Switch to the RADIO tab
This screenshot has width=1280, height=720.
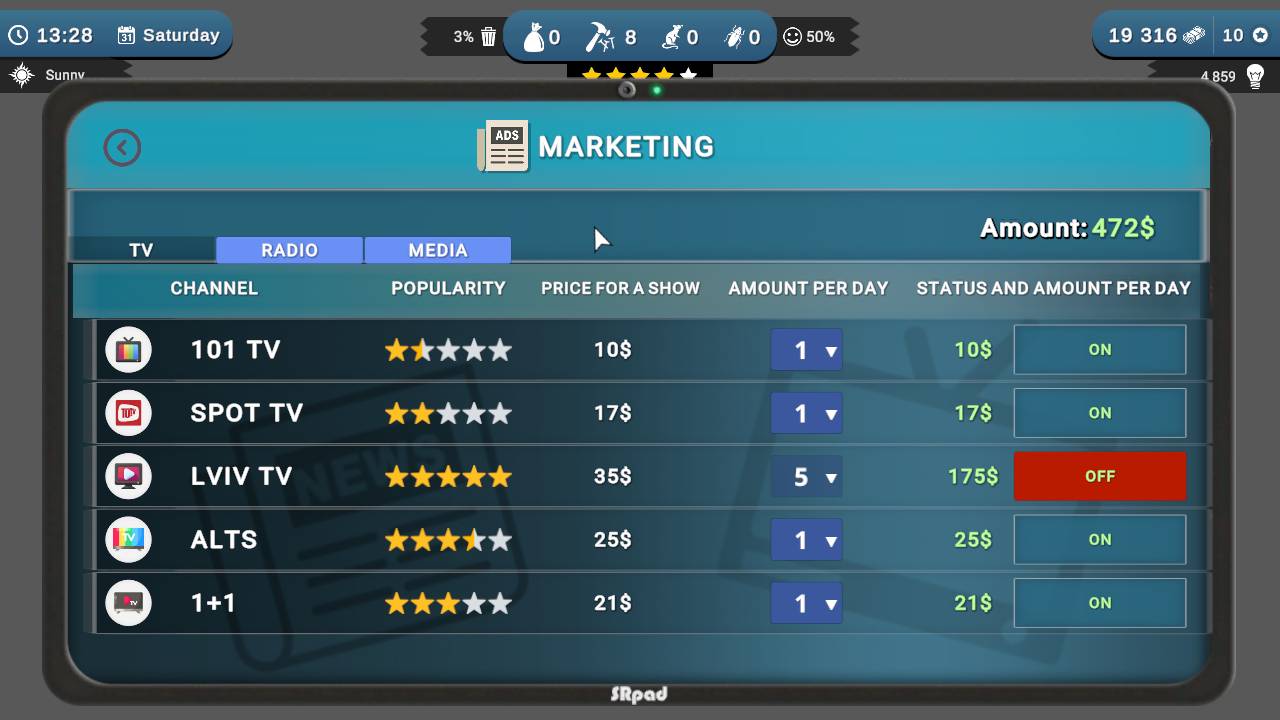coord(288,249)
